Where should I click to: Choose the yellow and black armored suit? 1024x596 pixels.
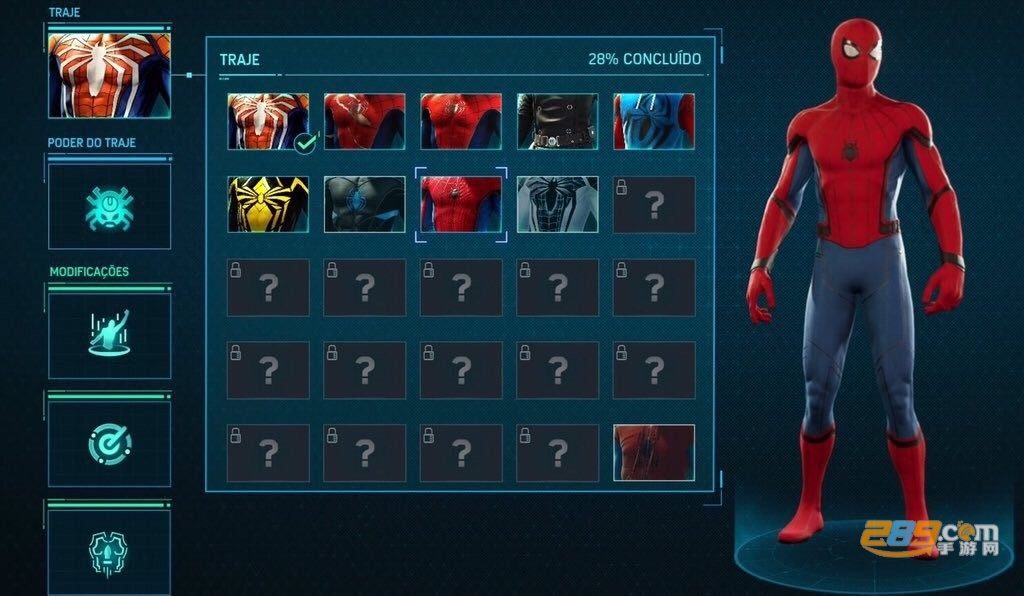267,204
